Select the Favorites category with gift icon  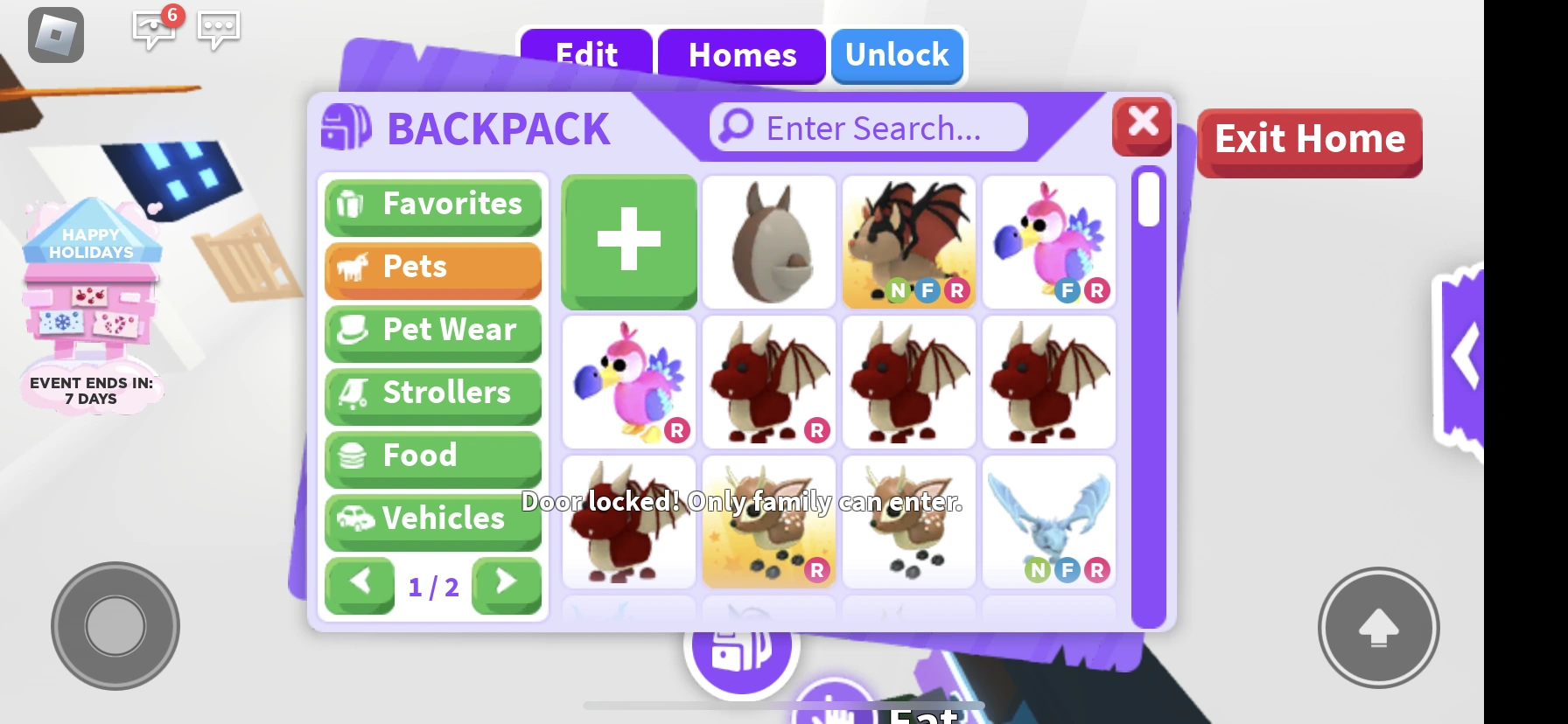(432, 205)
